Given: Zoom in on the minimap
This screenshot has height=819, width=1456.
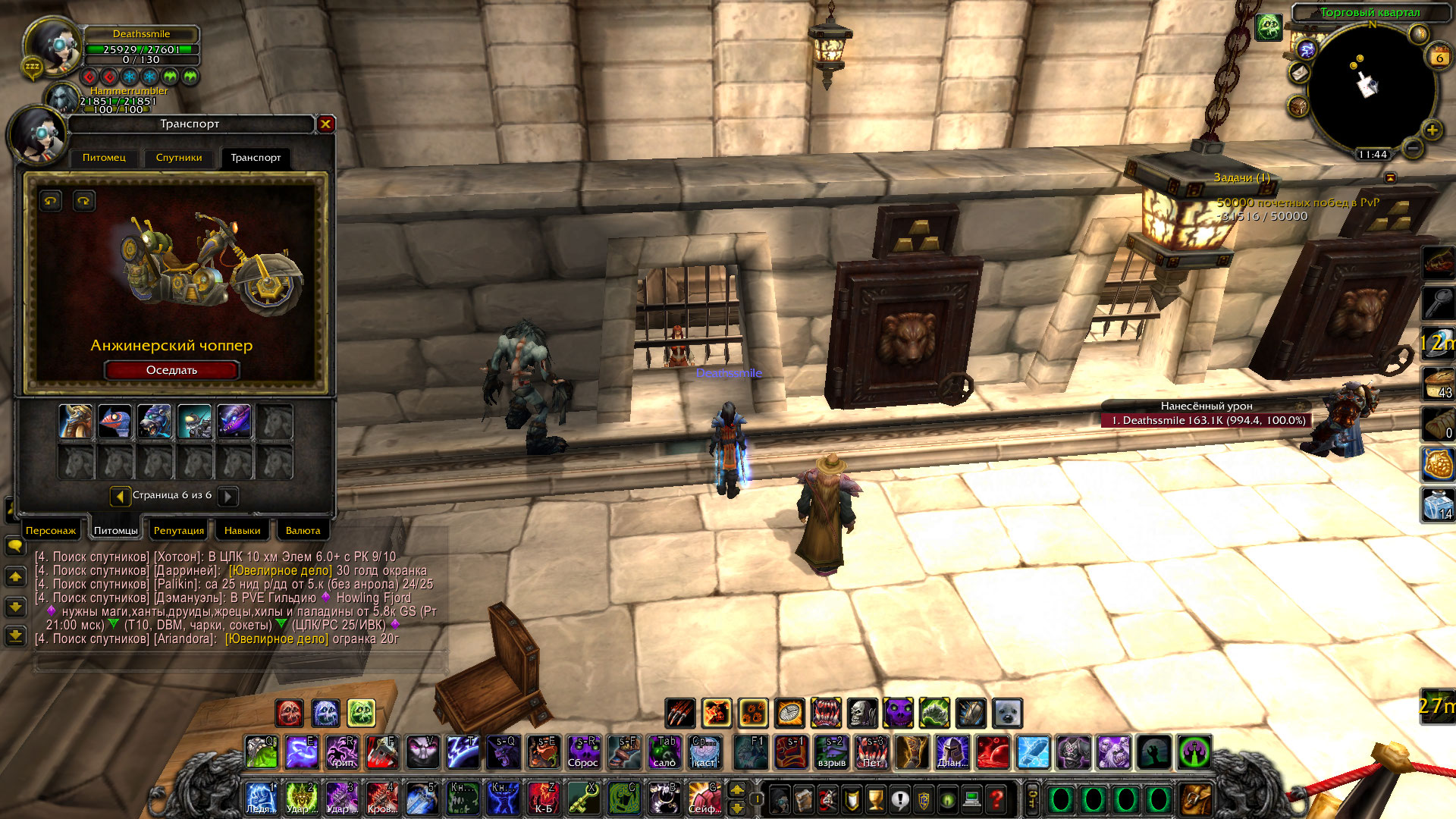Looking at the screenshot, I should (x=1432, y=130).
